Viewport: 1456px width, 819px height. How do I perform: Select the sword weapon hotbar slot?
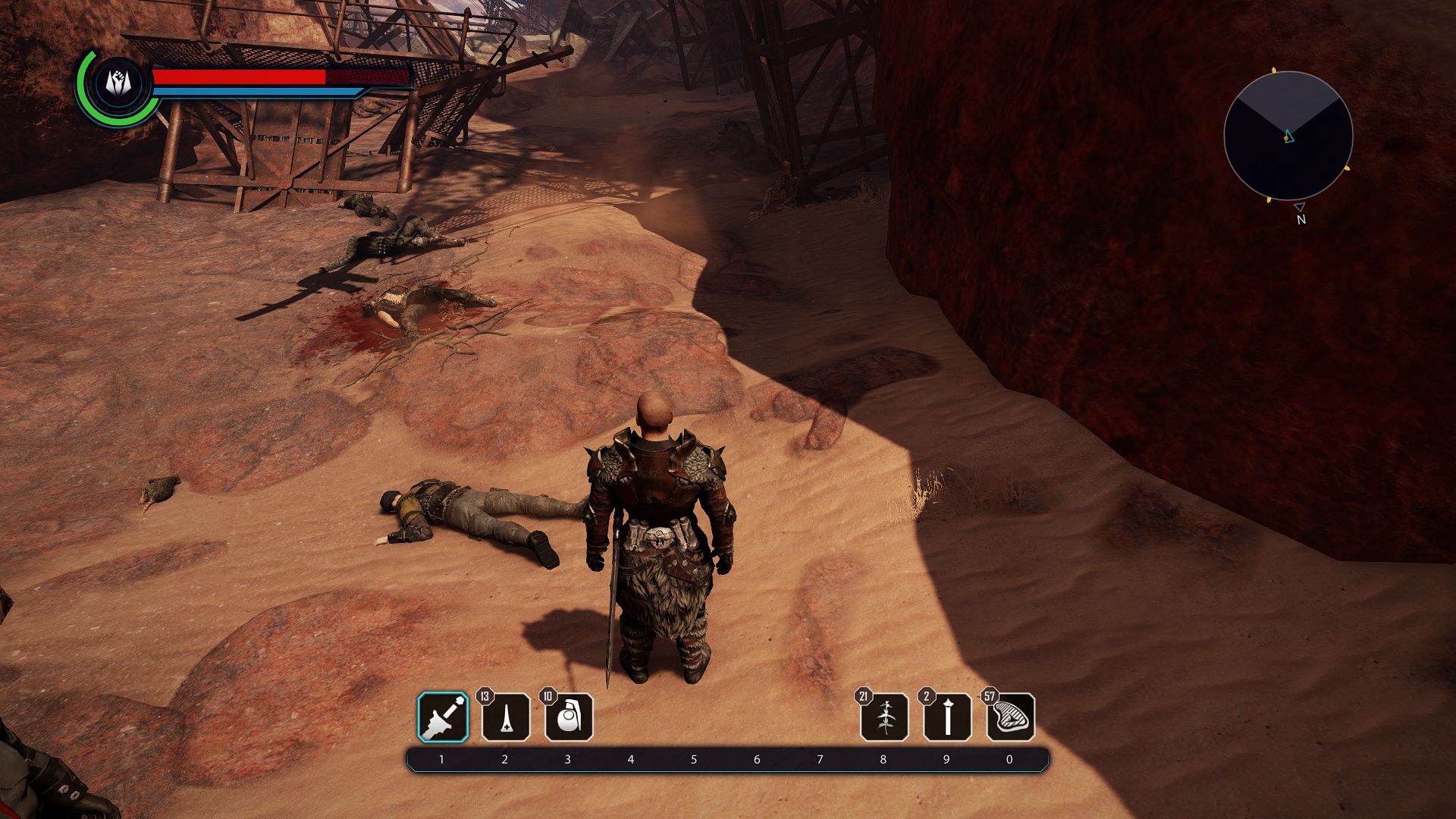pos(443,717)
